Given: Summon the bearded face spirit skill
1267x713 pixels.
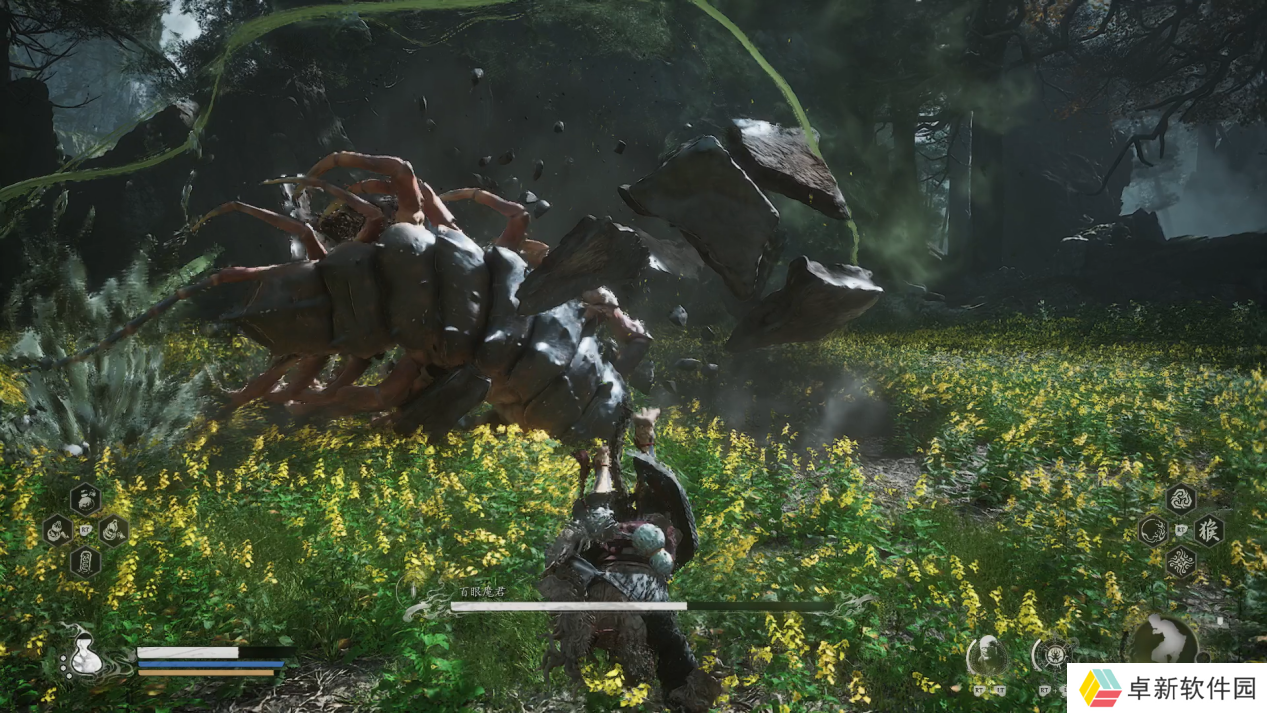Looking at the screenshot, I should [987, 655].
